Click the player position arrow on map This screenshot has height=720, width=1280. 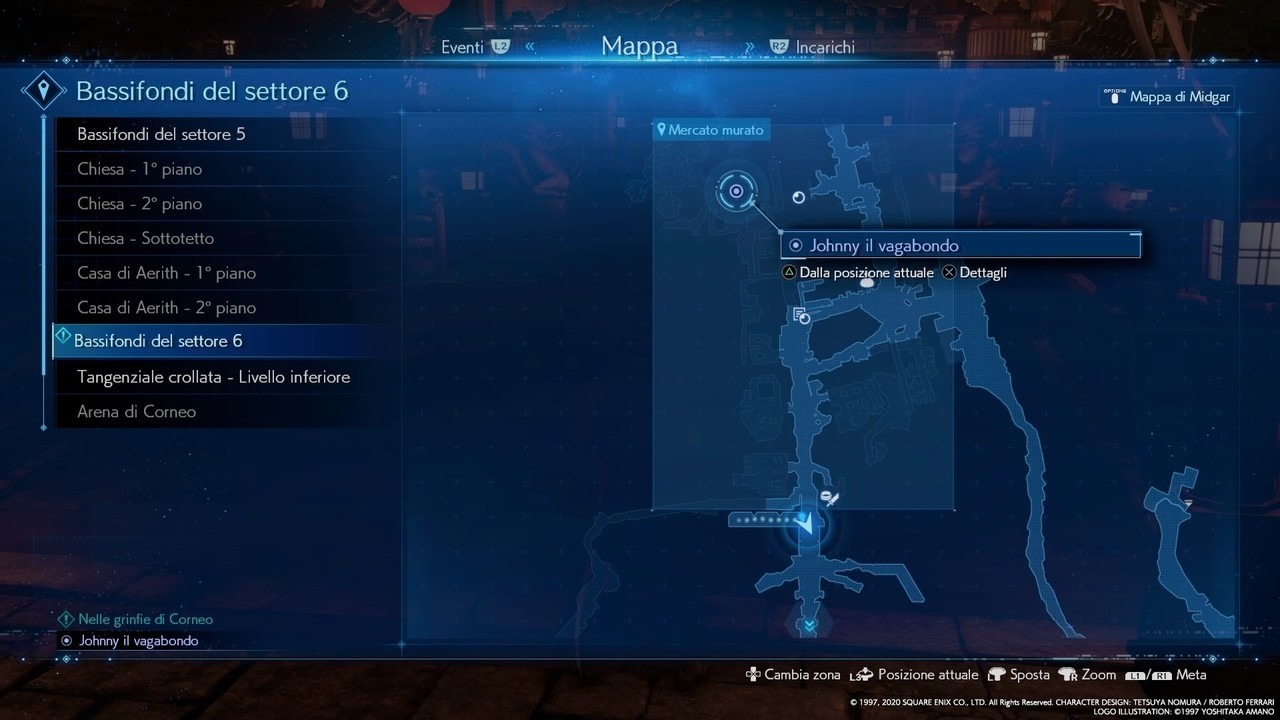click(x=805, y=522)
